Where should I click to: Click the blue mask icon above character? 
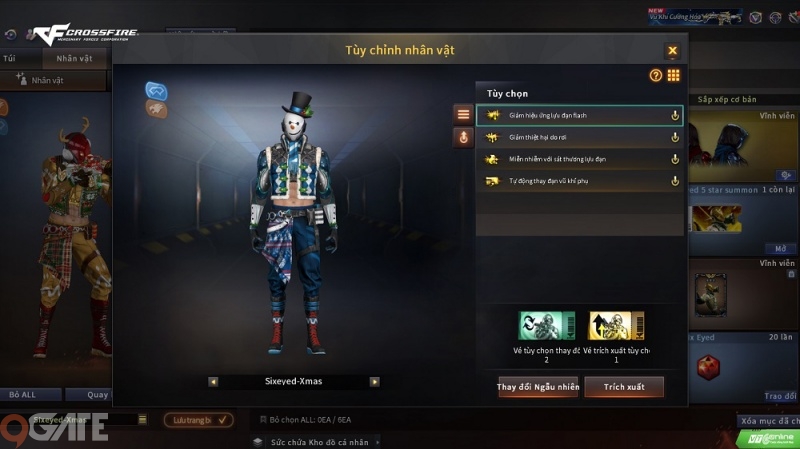coord(156,91)
